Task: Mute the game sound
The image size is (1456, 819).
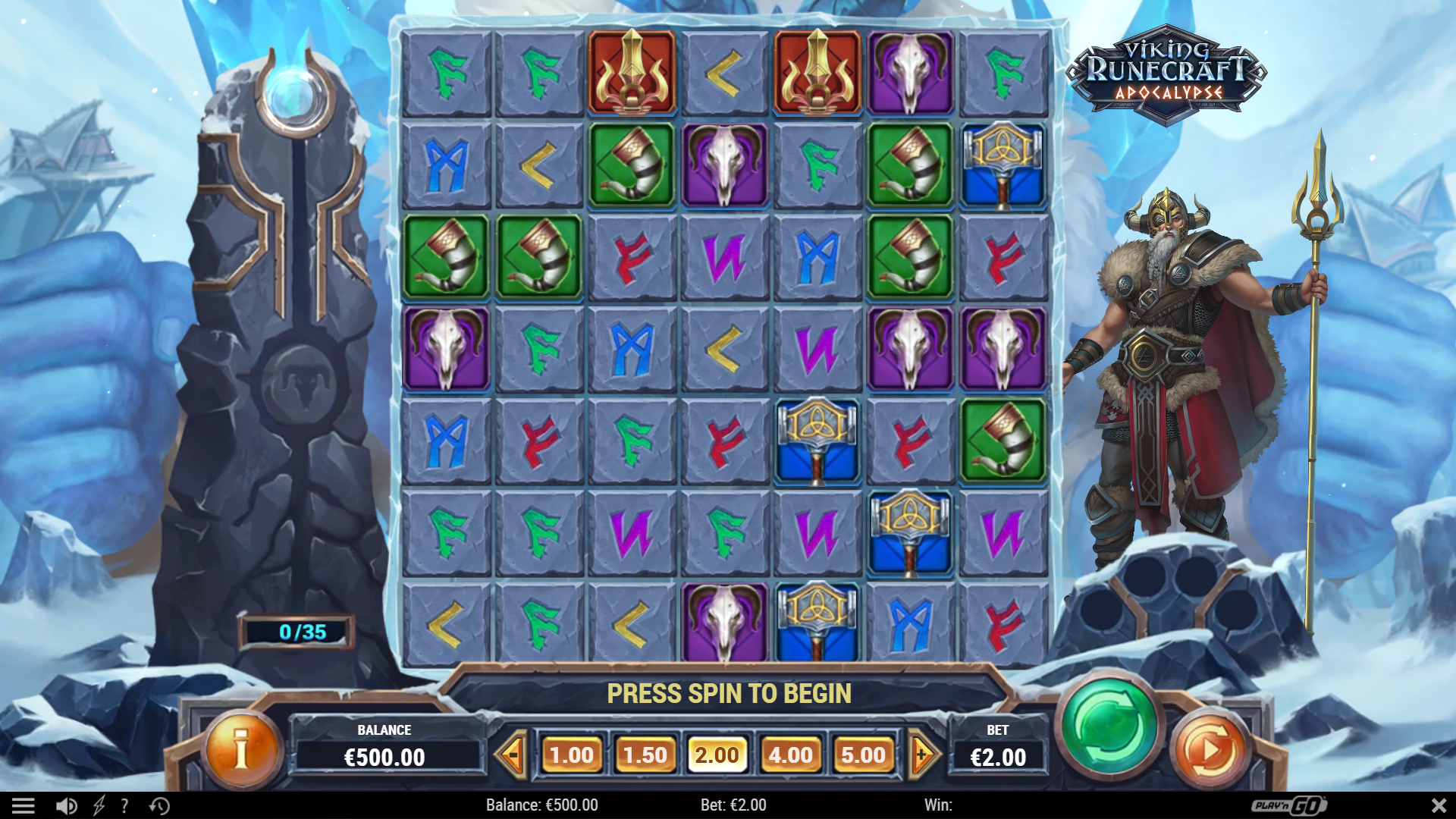Action: click(65, 805)
